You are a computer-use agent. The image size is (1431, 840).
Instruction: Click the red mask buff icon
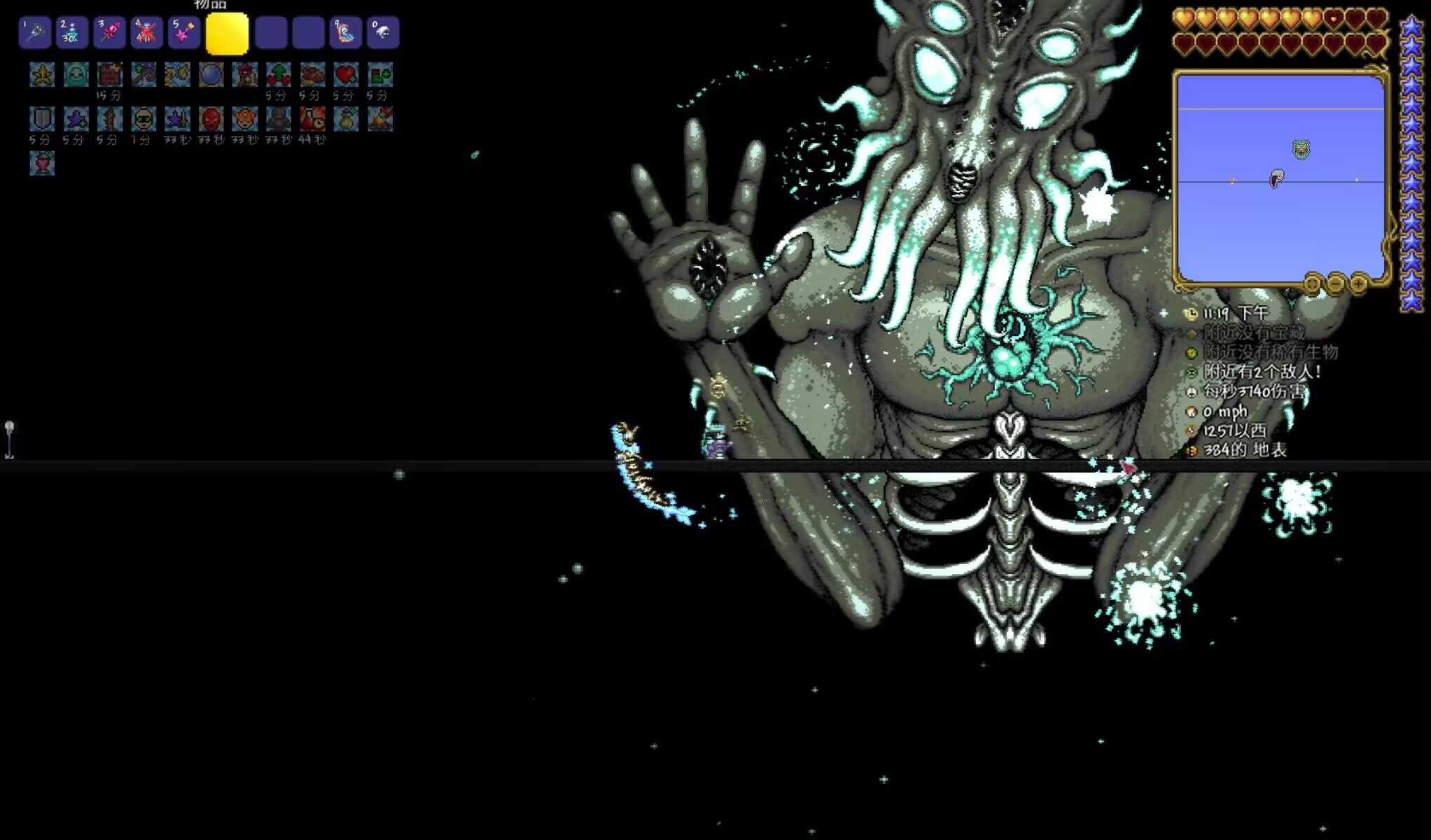point(211,119)
